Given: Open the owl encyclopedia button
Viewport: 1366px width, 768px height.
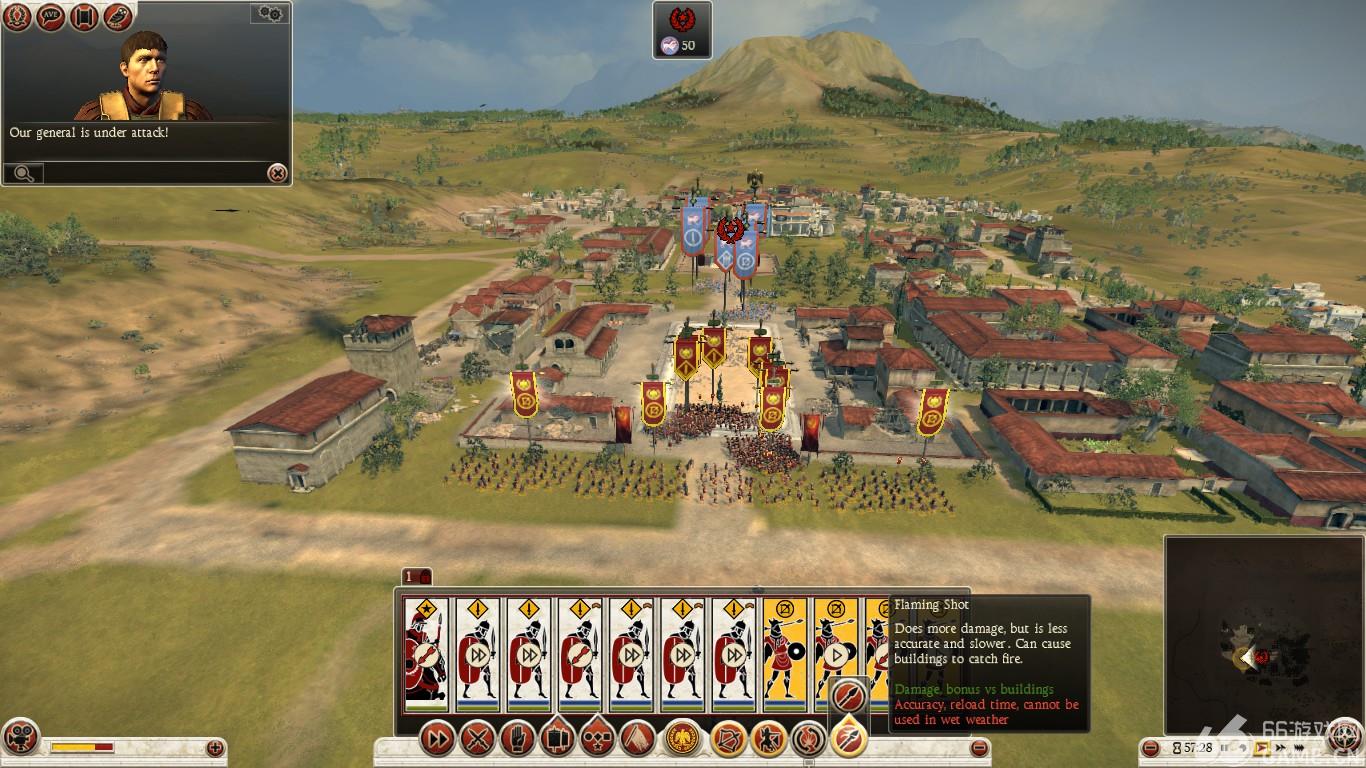Looking at the screenshot, I should click(x=118, y=17).
